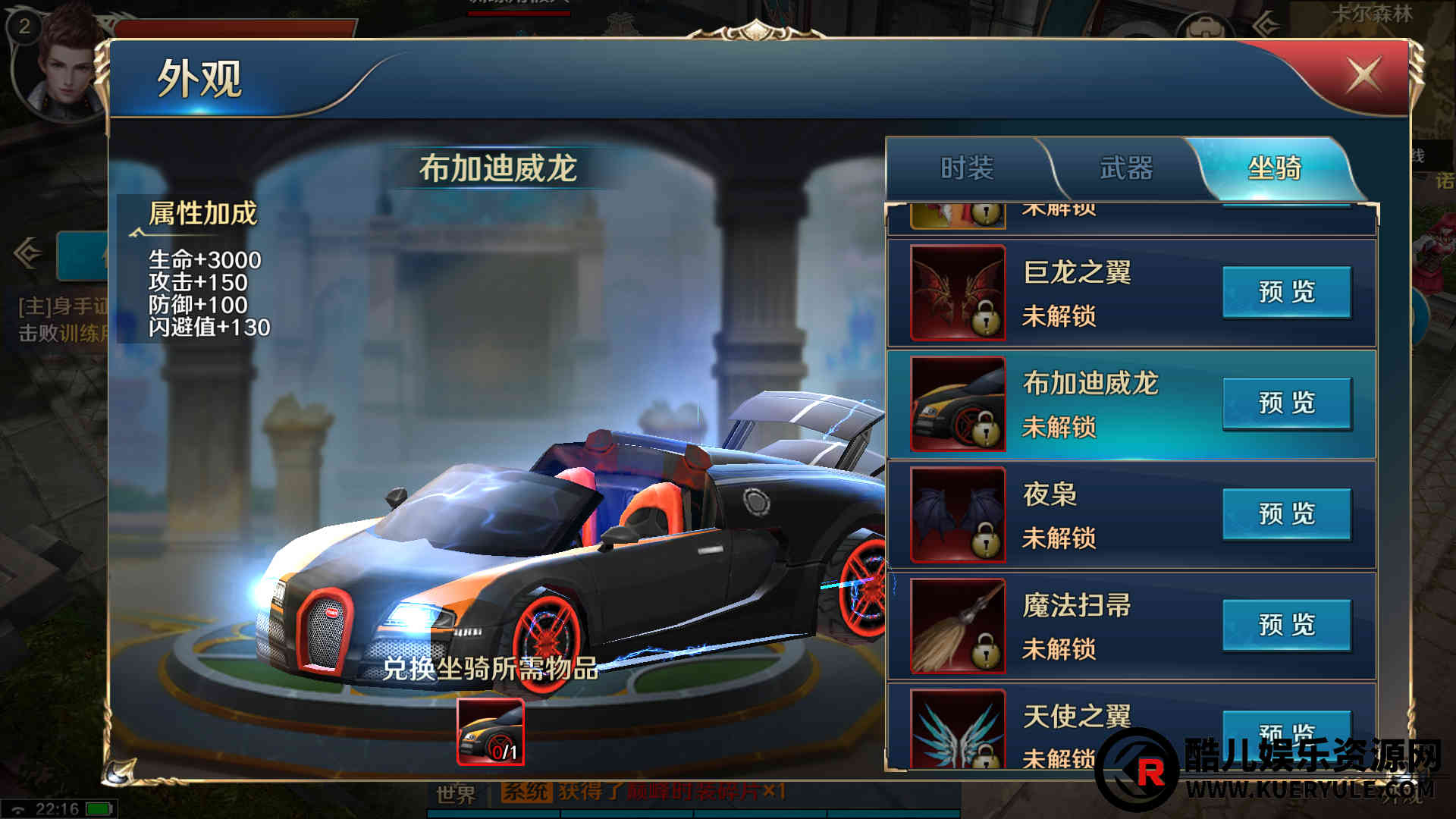
Task: Choose the 天使之翼 angel wings icon
Action: click(x=958, y=730)
